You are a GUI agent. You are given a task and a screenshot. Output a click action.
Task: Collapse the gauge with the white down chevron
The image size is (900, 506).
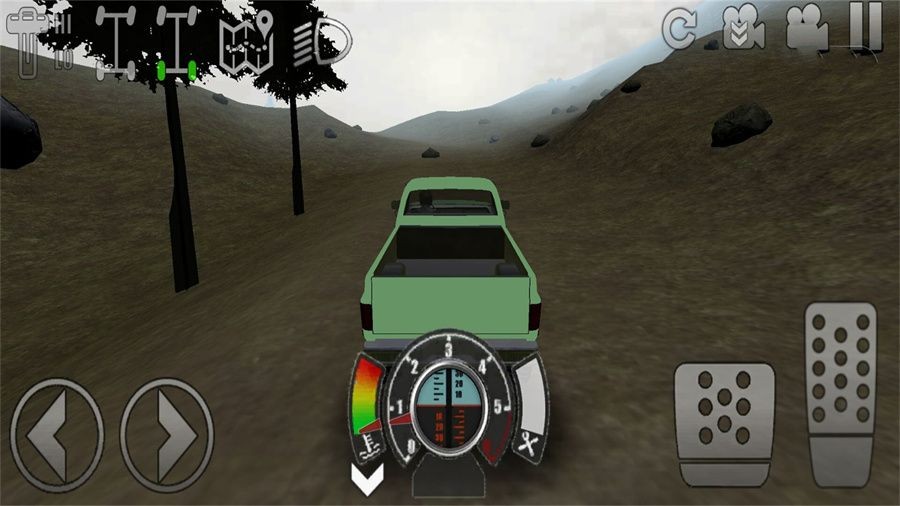(365, 479)
